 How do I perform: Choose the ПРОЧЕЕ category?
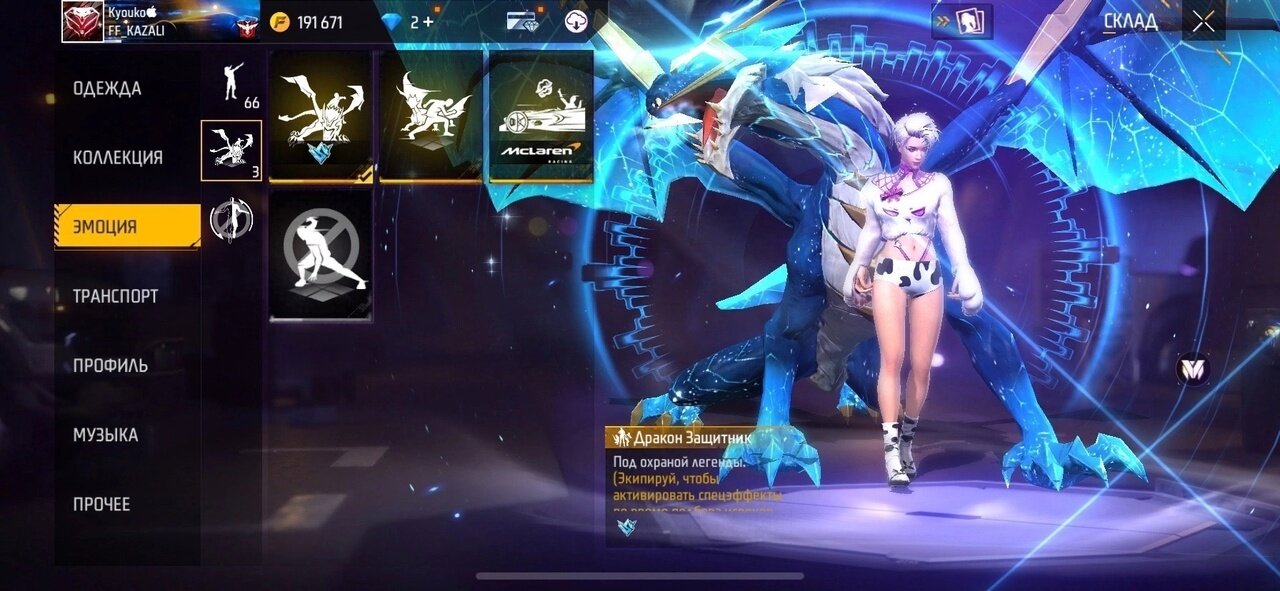[x=101, y=504]
